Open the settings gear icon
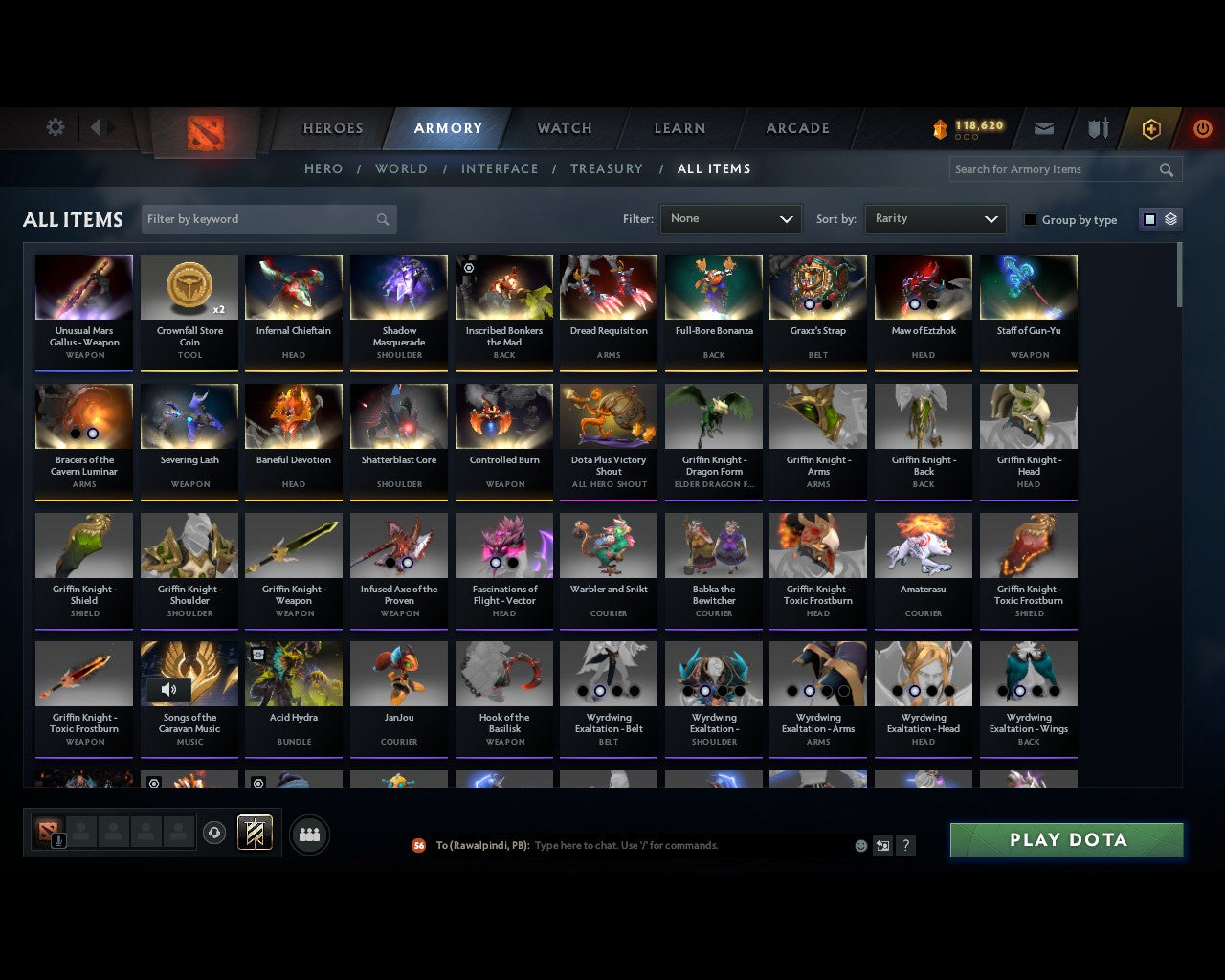This screenshot has height=980, width=1225. coord(56,126)
